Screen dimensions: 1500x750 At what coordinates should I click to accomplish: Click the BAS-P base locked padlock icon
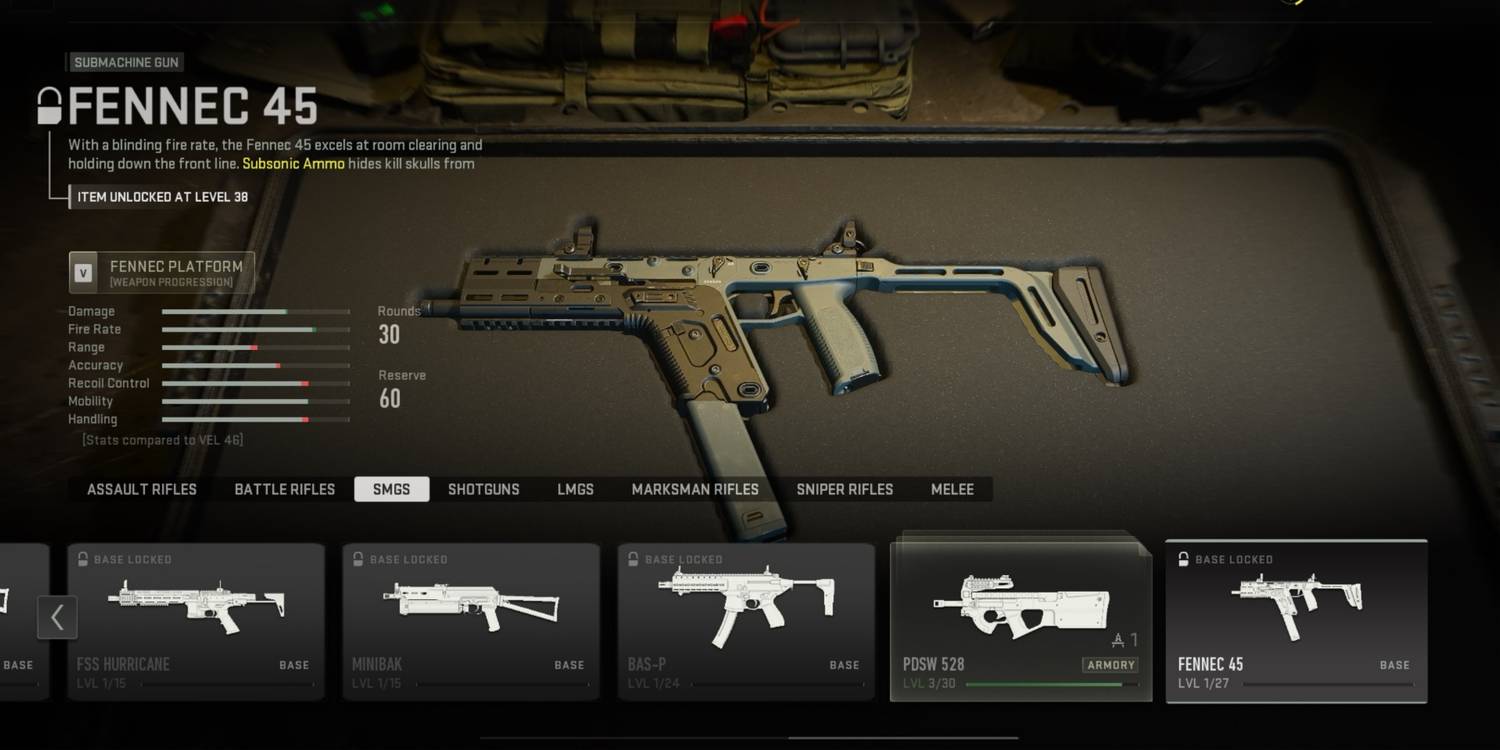pyautogui.click(x=633, y=559)
